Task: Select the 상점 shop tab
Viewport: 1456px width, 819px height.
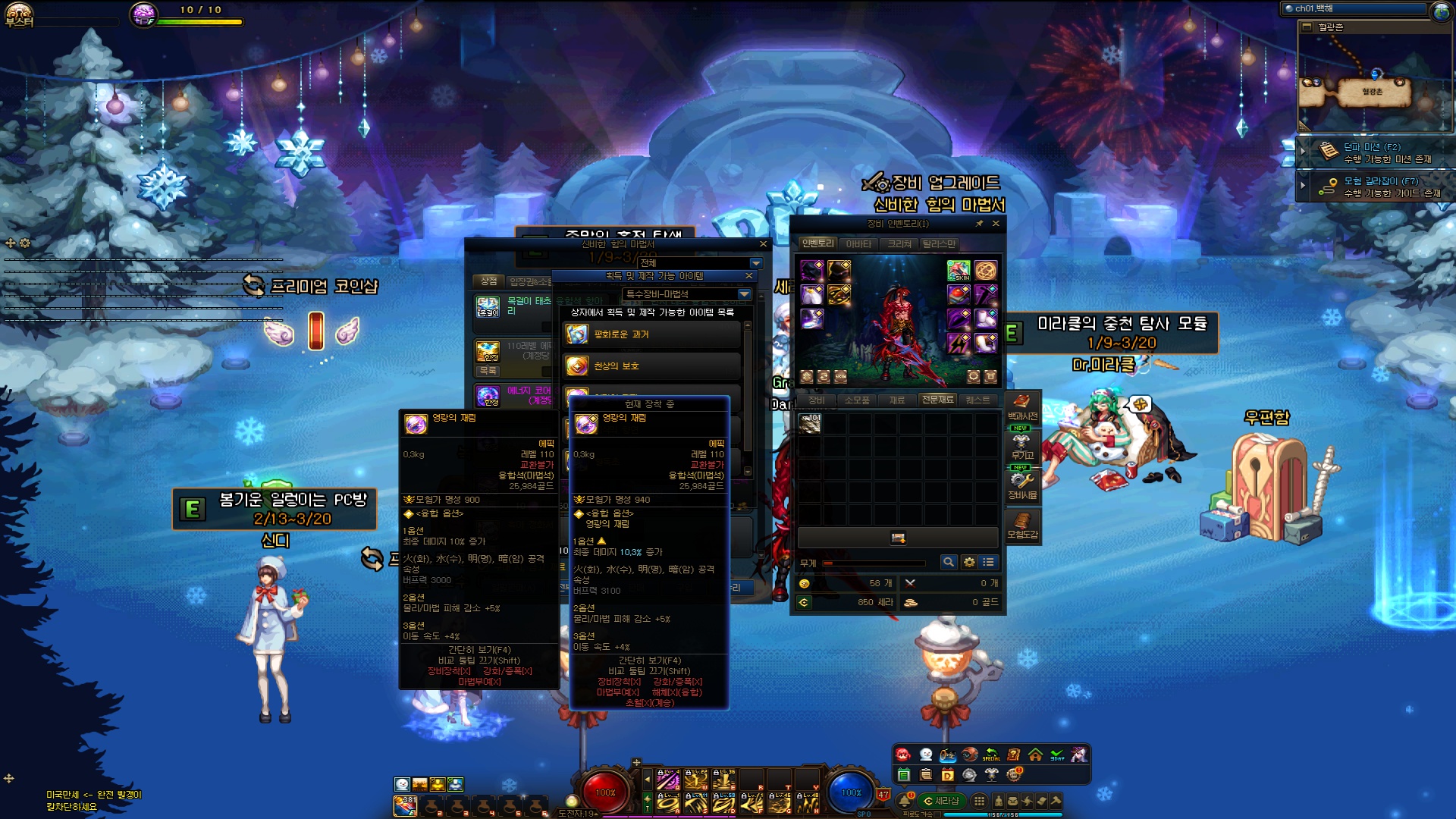Action: [488, 281]
